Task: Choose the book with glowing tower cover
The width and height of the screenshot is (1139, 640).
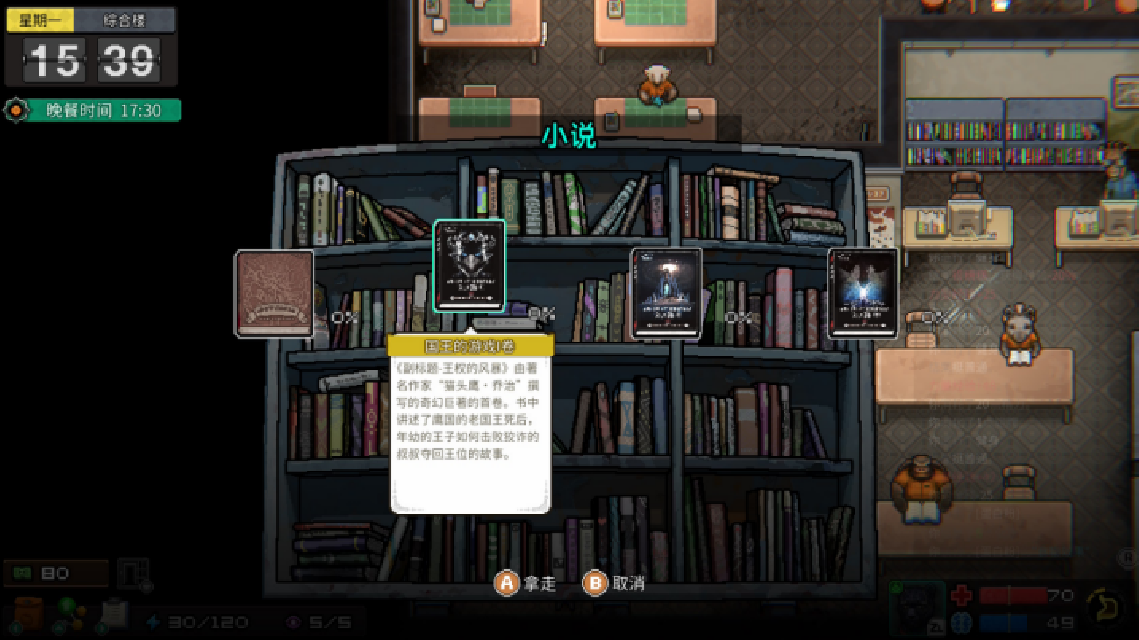Action: (x=666, y=293)
